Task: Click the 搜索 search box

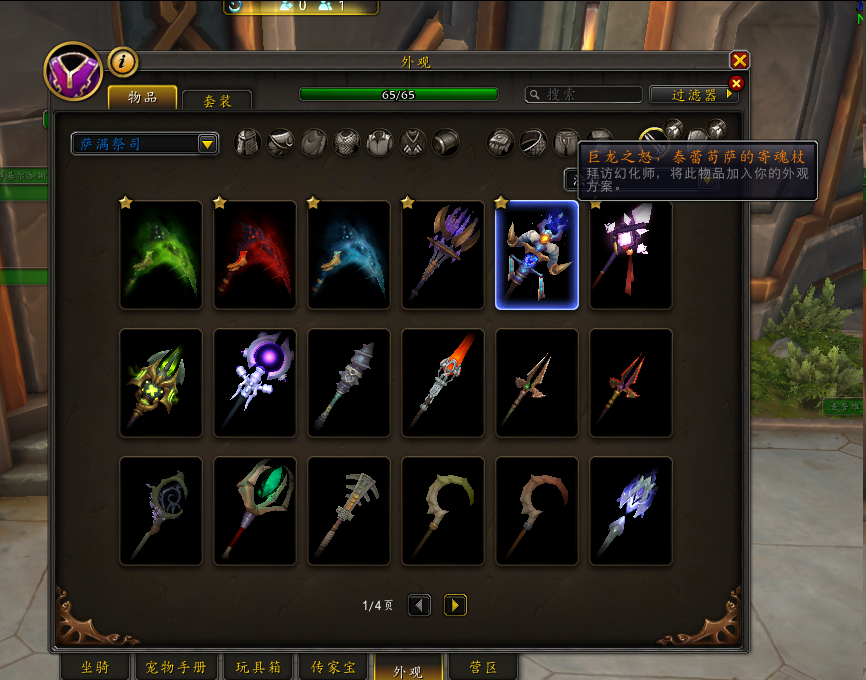Action: coord(585,95)
